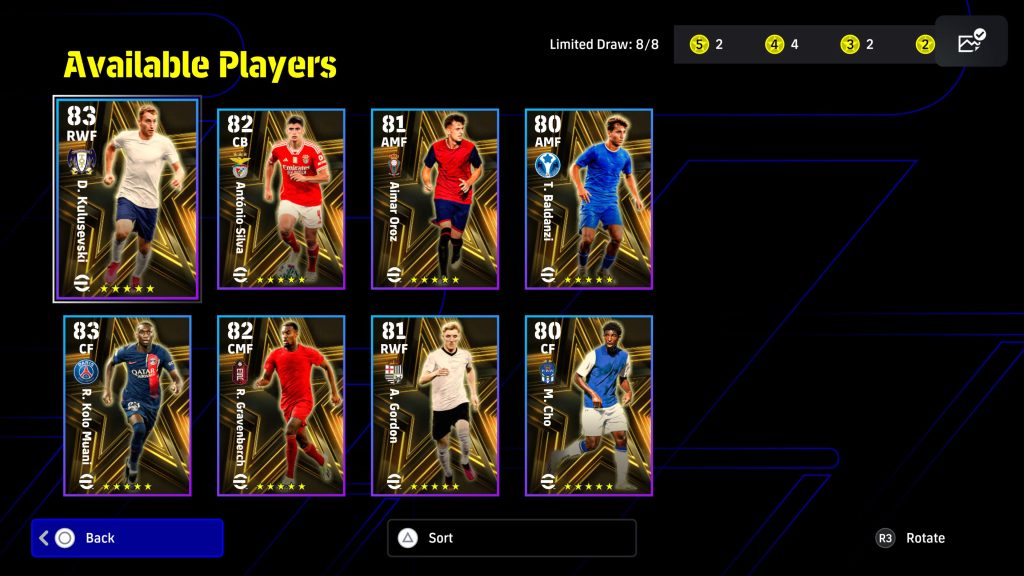This screenshot has height=576, width=1024.
Task: Go back using the Back button
Action: [127, 538]
